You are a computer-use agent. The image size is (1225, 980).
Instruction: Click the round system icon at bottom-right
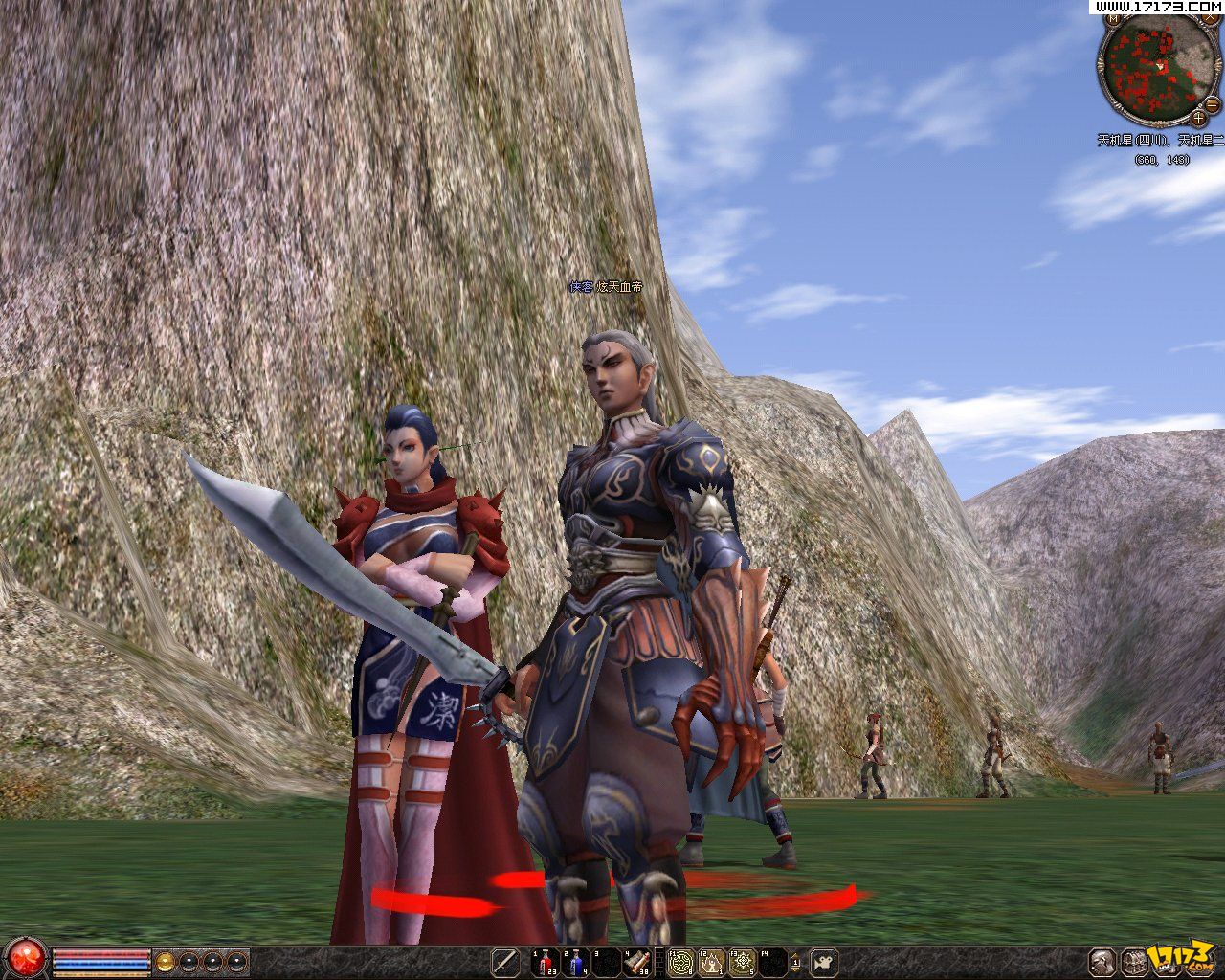1102,963
